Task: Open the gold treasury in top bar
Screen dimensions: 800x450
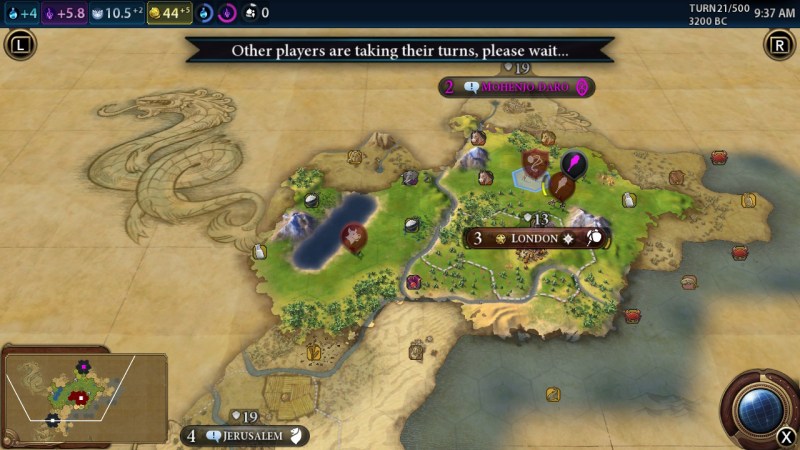Action: tap(170, 13)
